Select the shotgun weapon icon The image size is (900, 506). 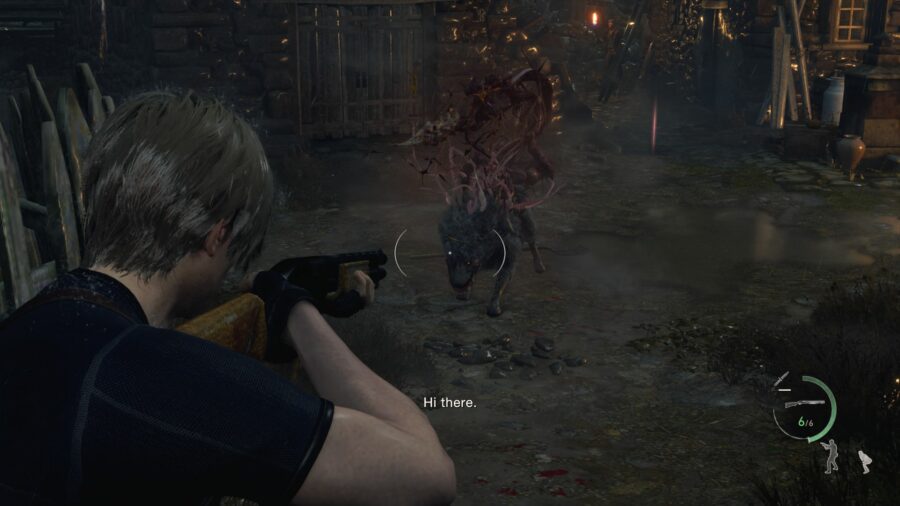pyautogui.click(x=802, y=402)
